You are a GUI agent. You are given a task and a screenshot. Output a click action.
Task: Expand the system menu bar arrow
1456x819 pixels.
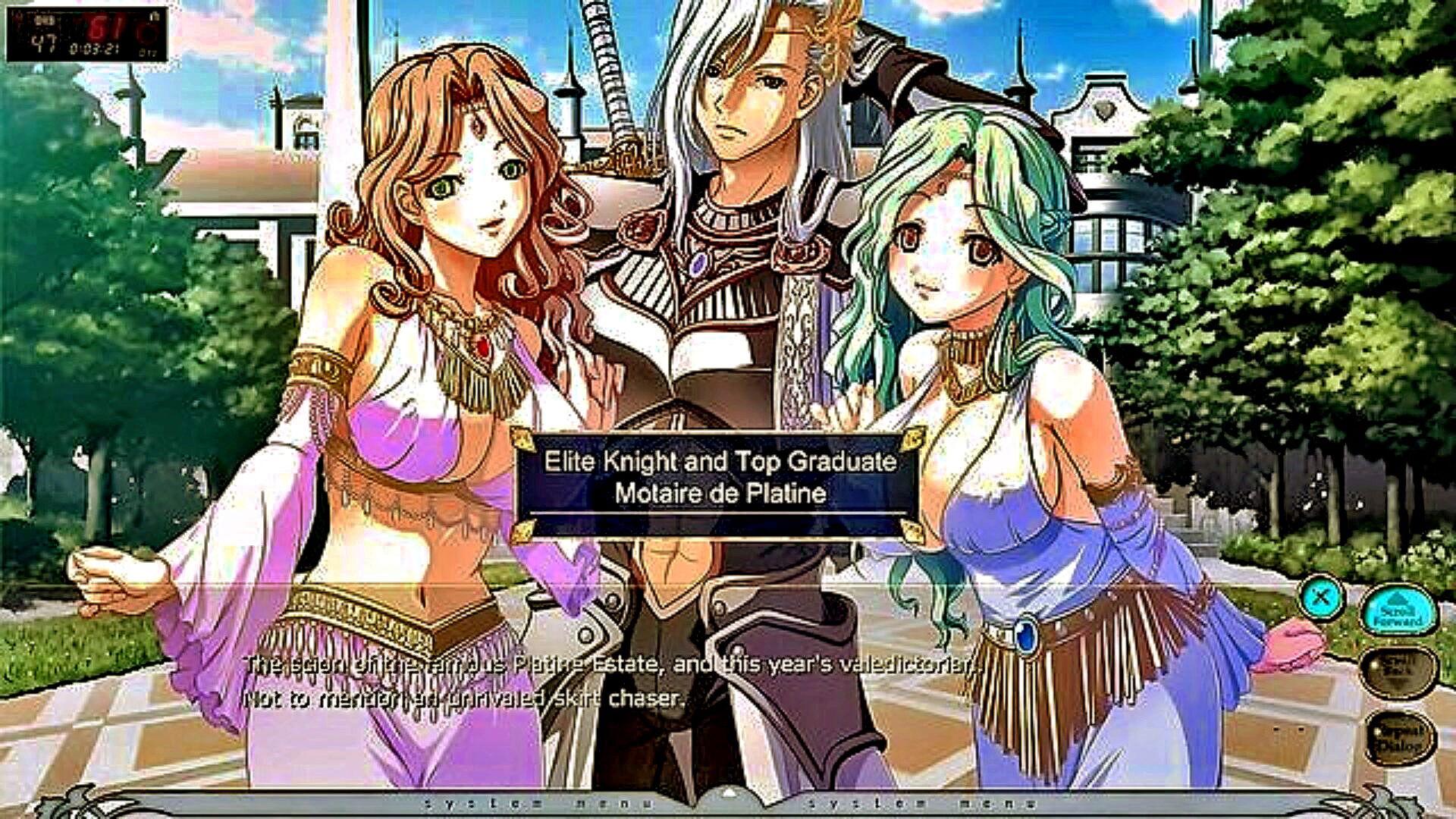(728, 795)
